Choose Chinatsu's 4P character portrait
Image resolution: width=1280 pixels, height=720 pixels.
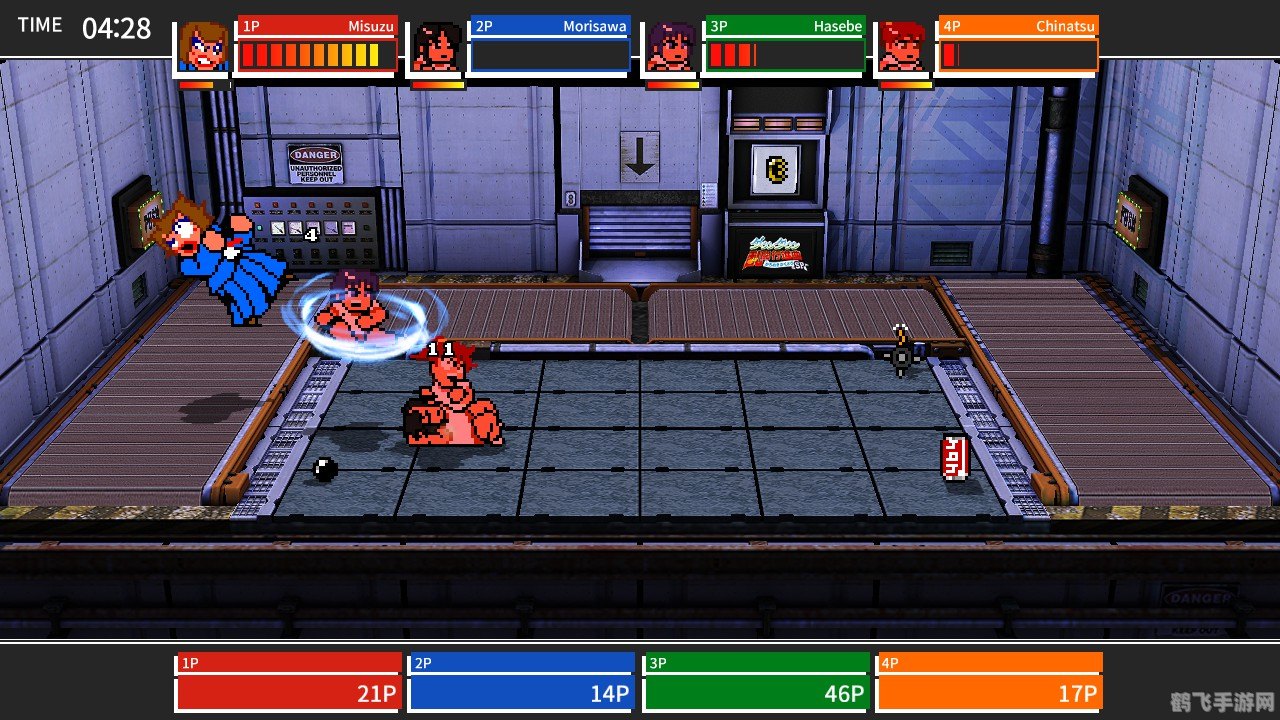coord(905,47)
